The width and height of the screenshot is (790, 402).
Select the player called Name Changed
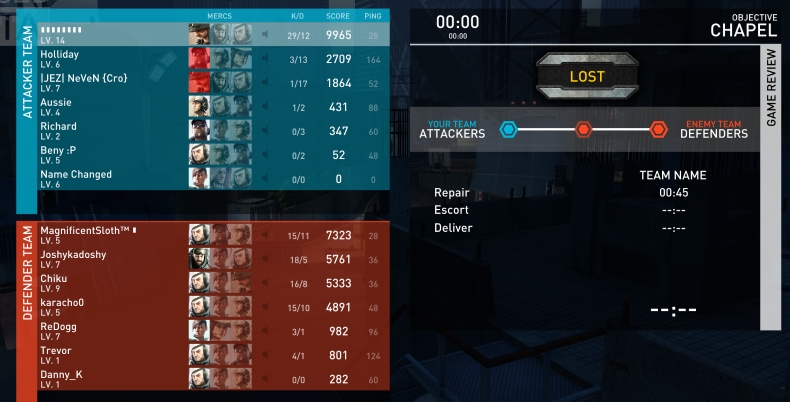(x=112, y=178)
